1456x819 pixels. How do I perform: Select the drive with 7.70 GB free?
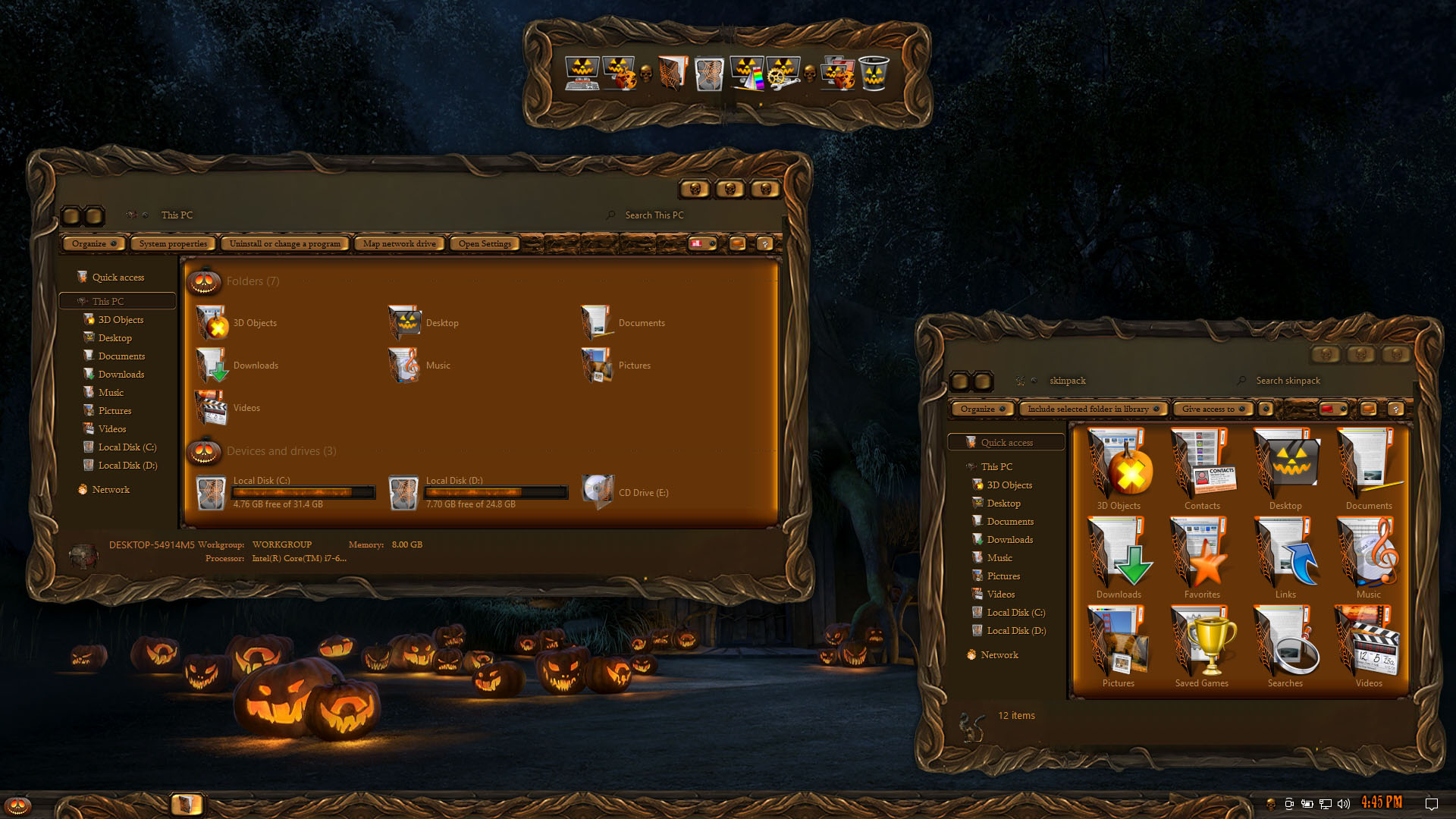pos(478,492)
